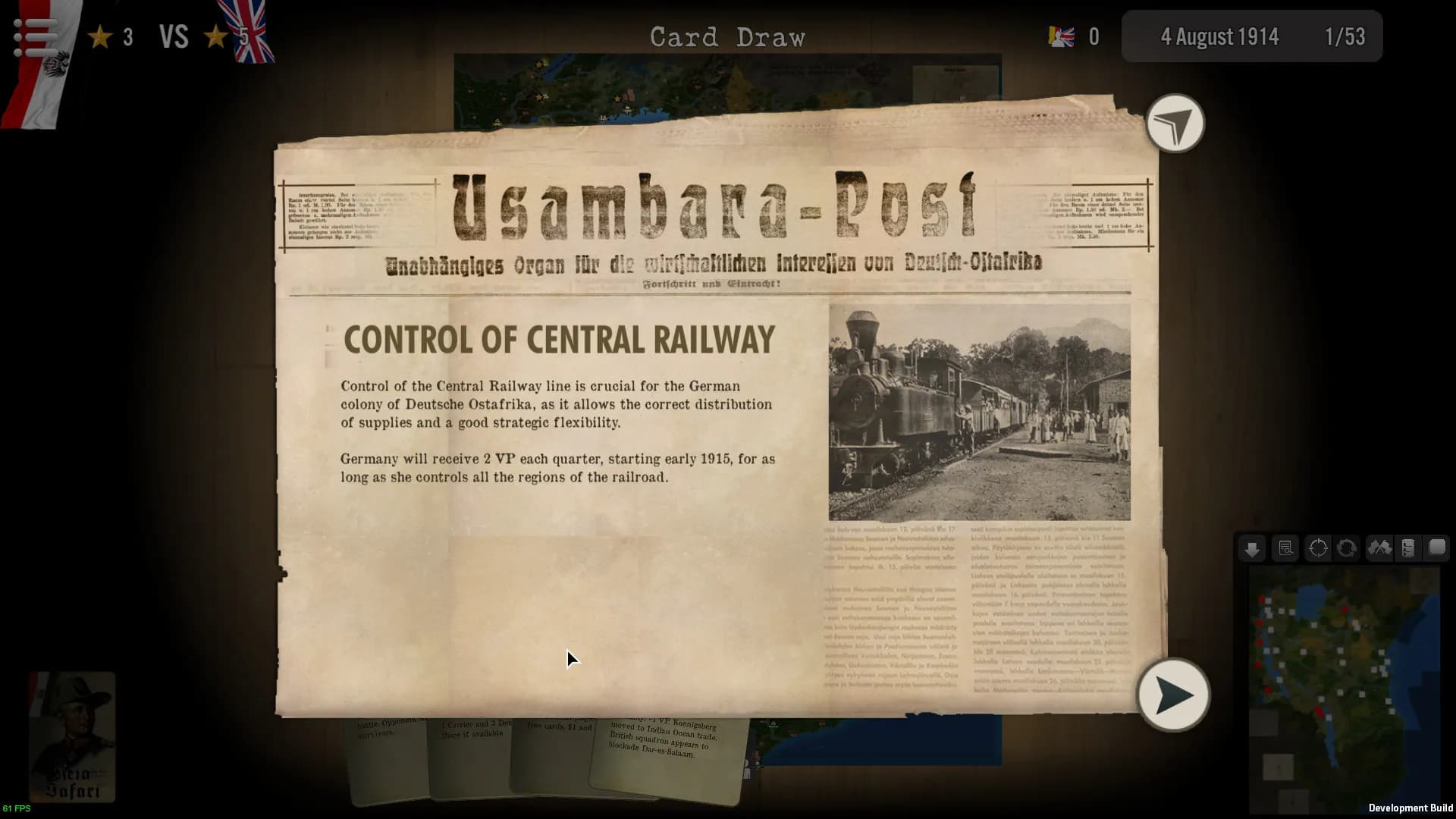Open the report document icon
This screenshot has width=1456, height=819.
click(x=1285, y=548)
